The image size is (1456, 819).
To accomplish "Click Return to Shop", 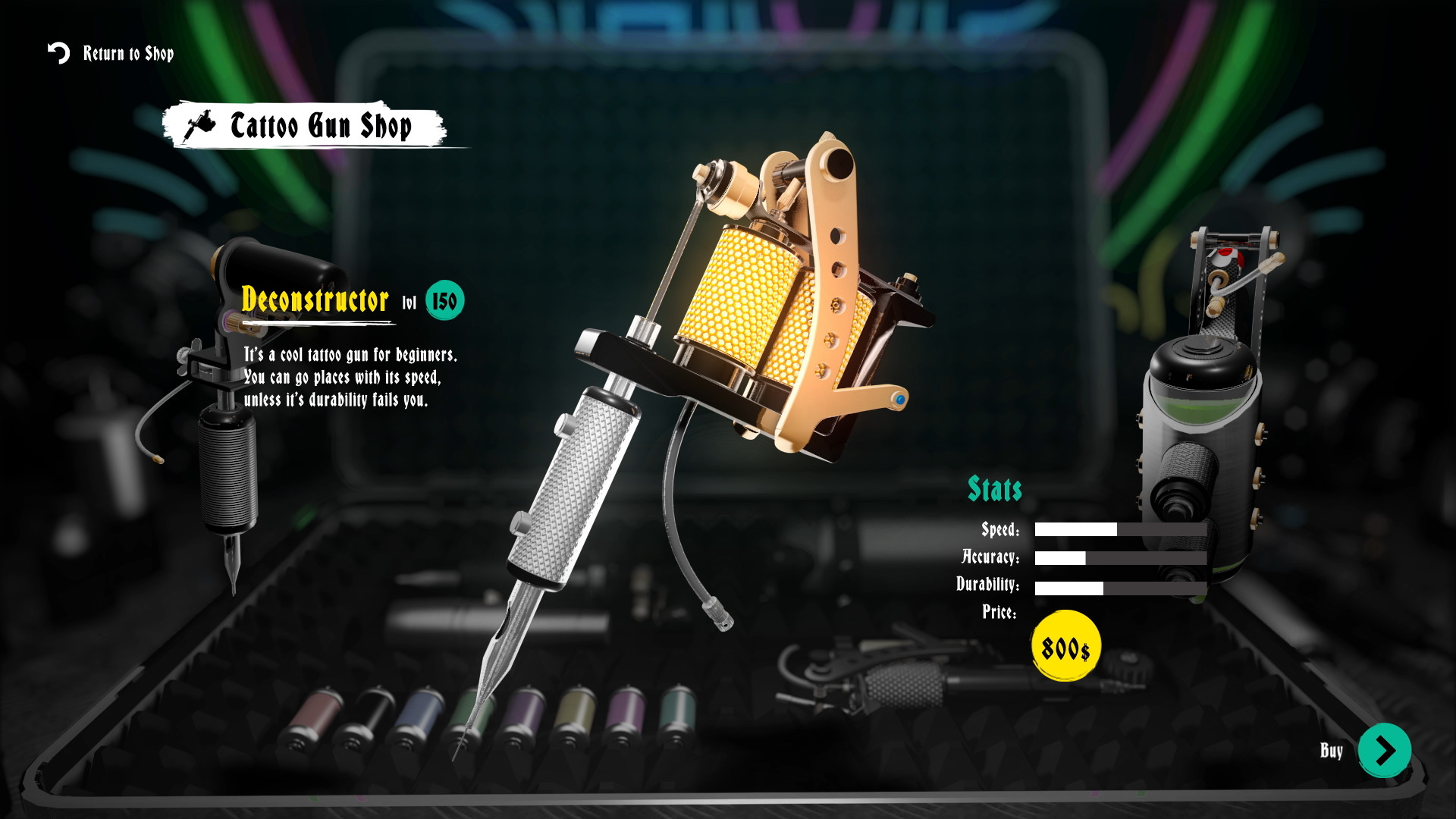I will 127,53.
